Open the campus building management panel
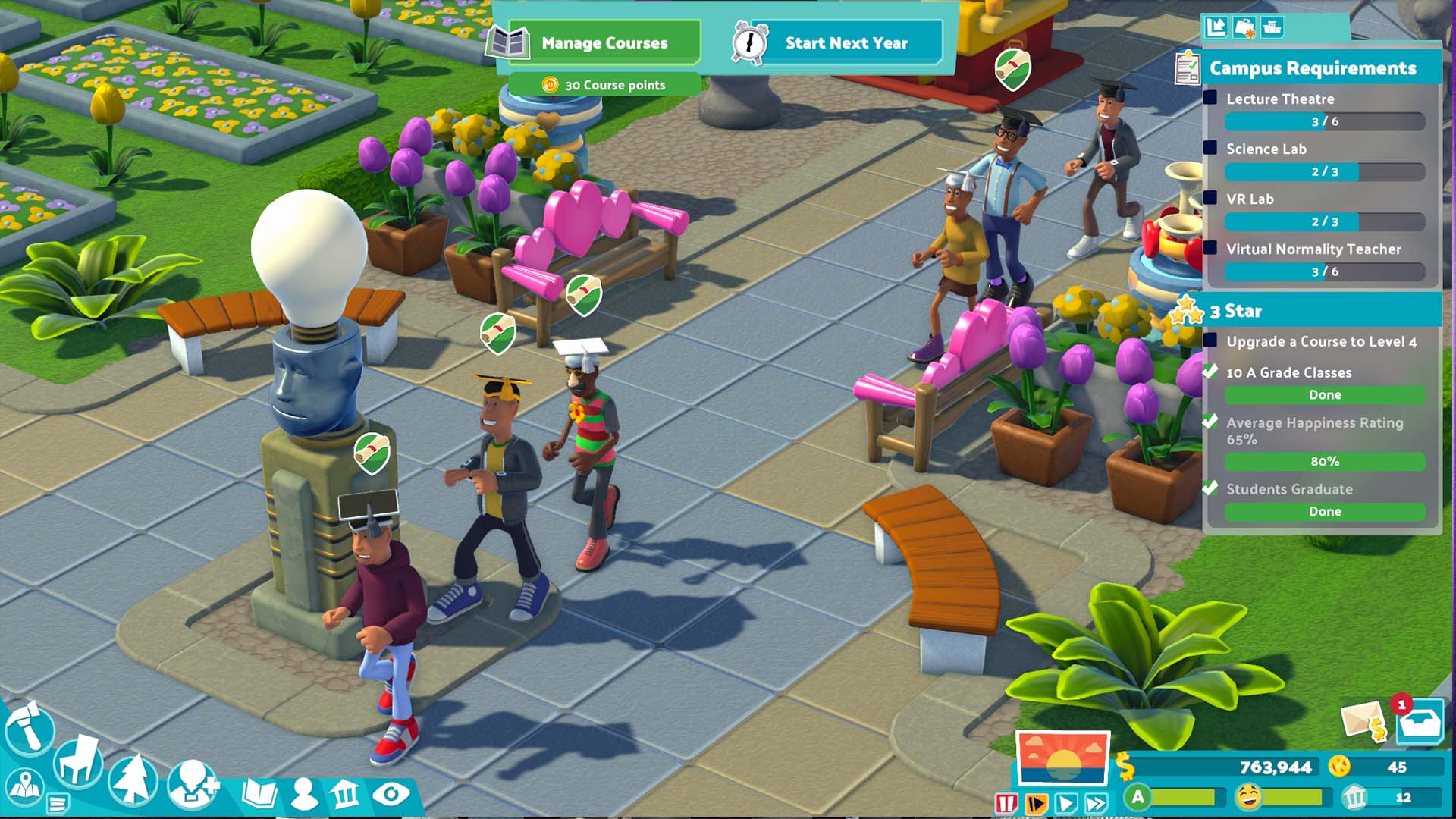 point(346,794)
